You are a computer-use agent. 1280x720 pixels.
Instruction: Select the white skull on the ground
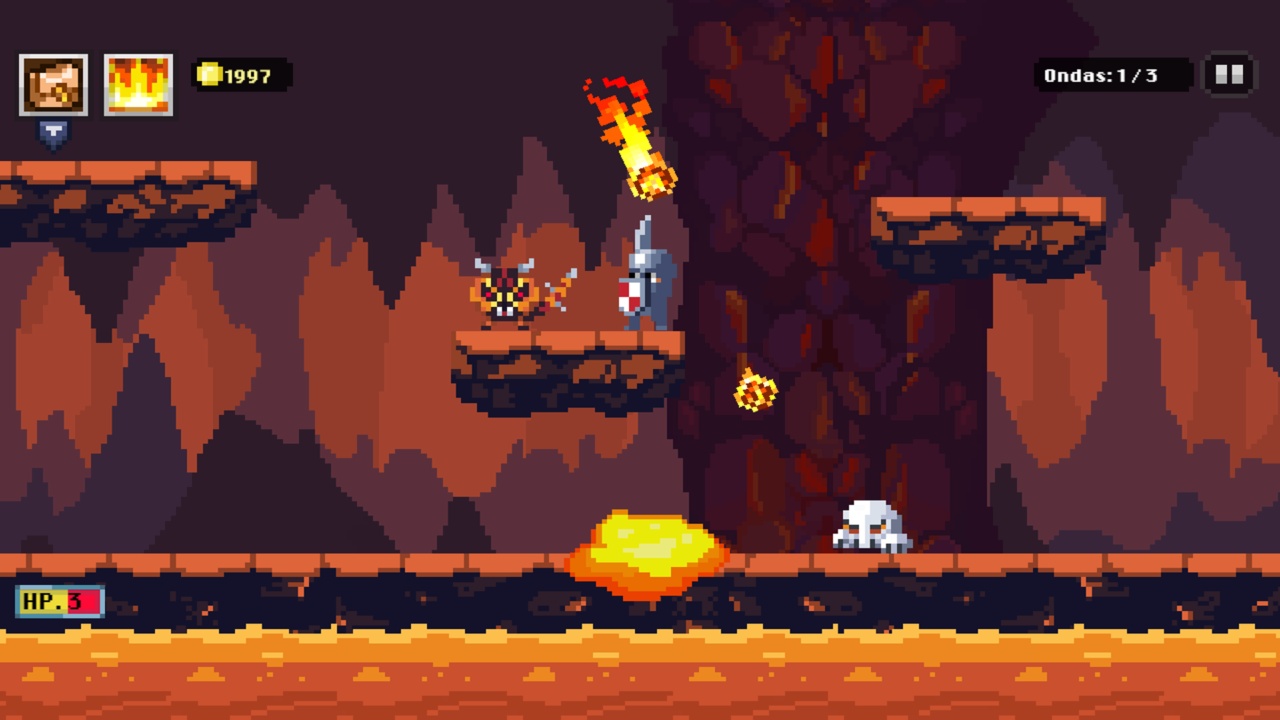point(869,525)
